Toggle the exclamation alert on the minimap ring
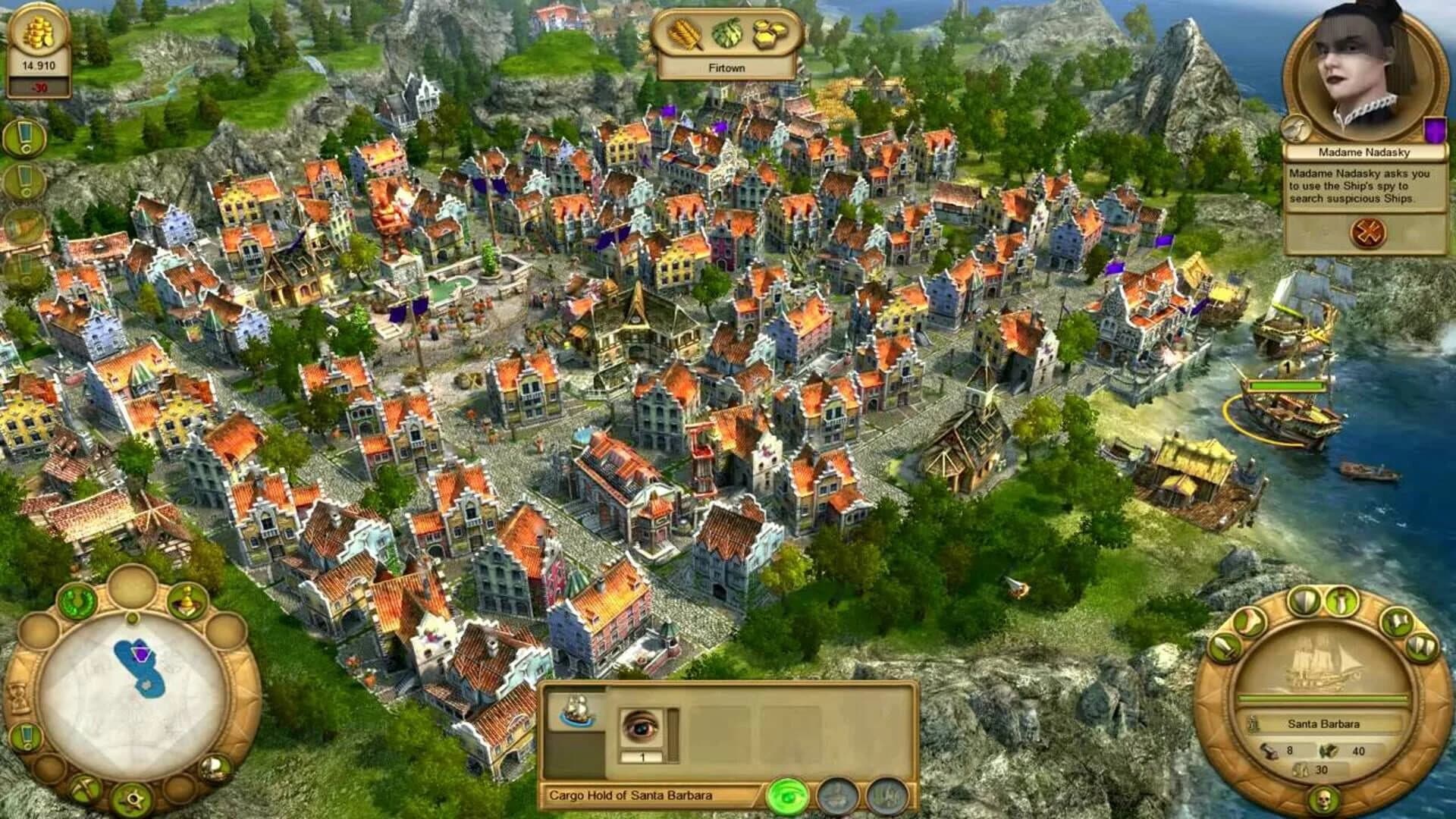 pos(27,736)
